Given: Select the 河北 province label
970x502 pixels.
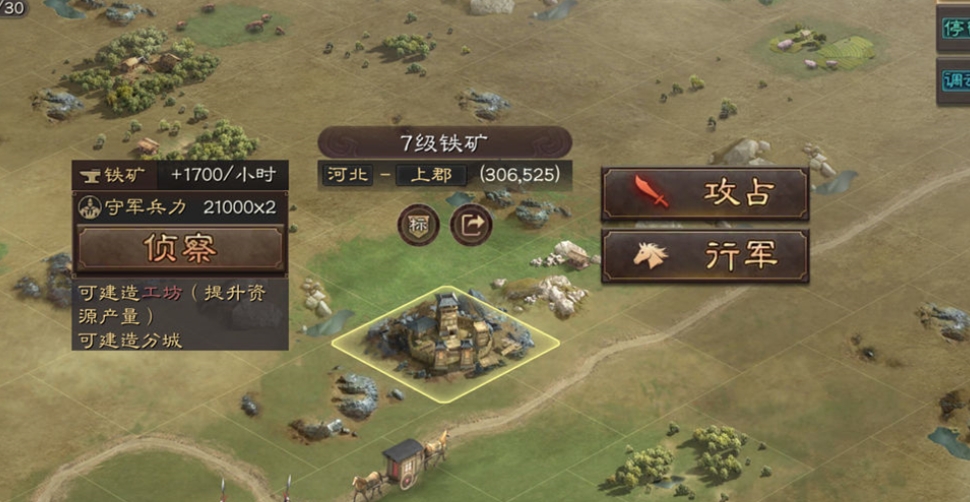Looking at the screenshot, I should pyautogui.click(x=347, y=175).
